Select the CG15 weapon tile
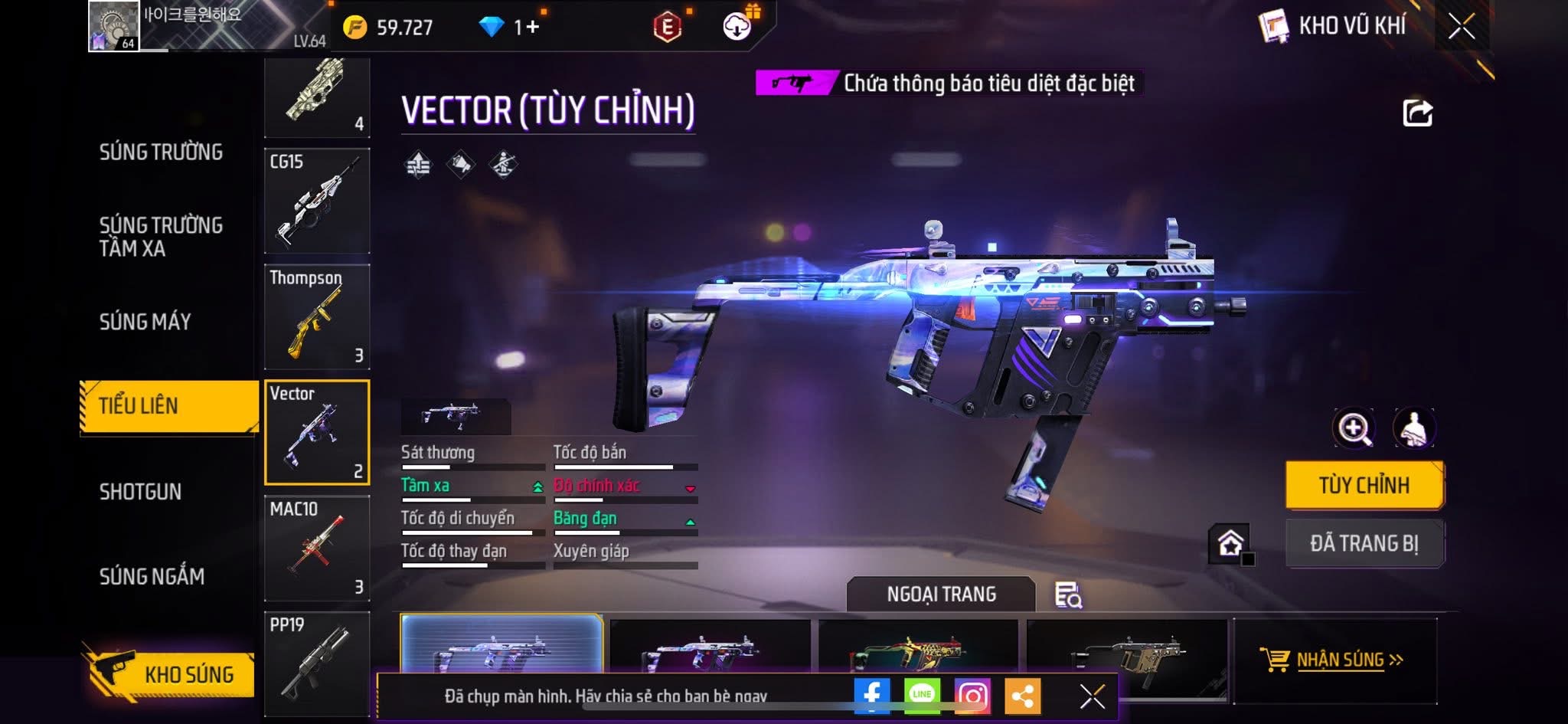The image size is (1568, 724). pos(317,201)
